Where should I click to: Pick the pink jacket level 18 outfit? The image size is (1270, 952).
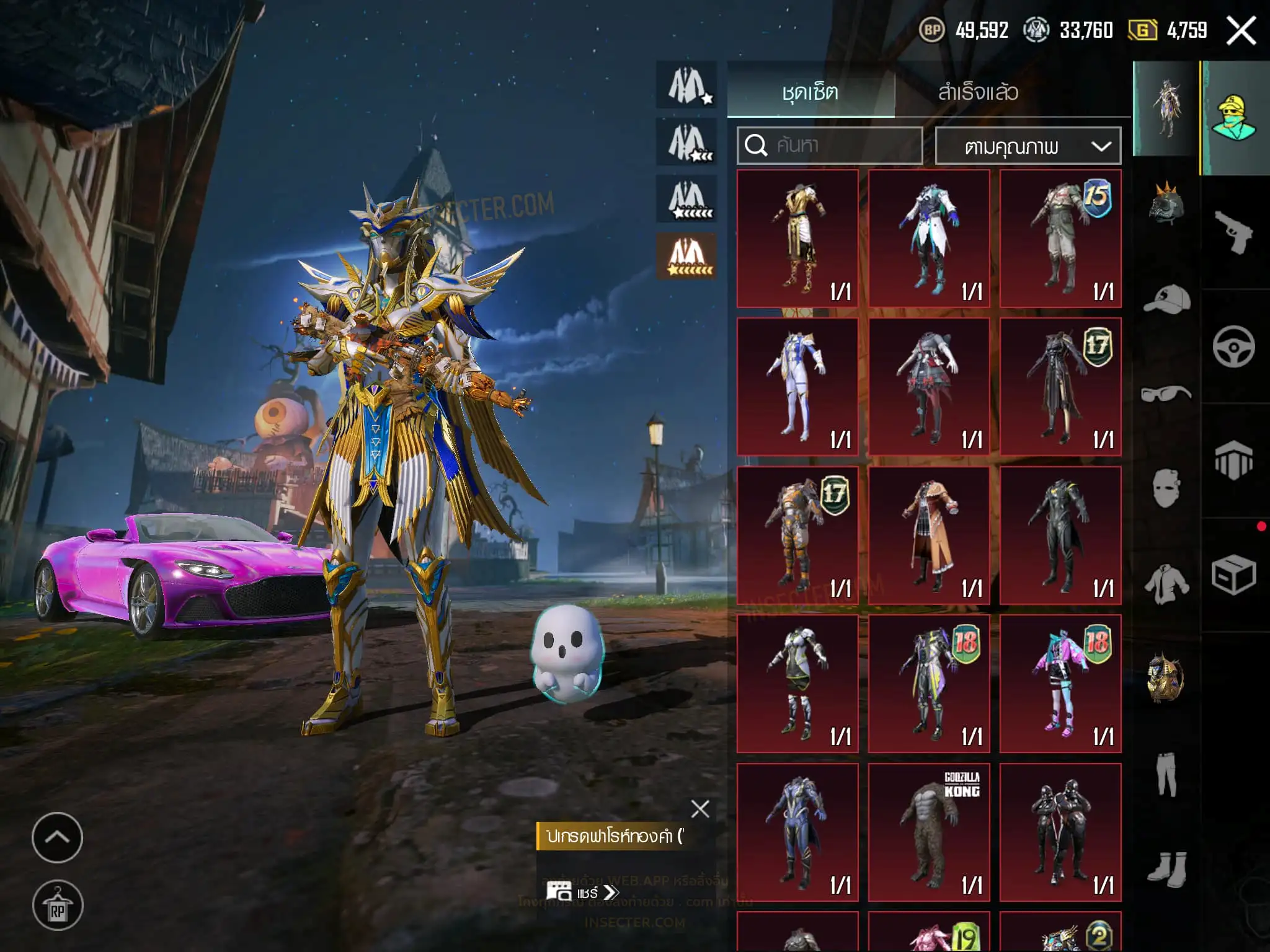(x=1060, y=684)
